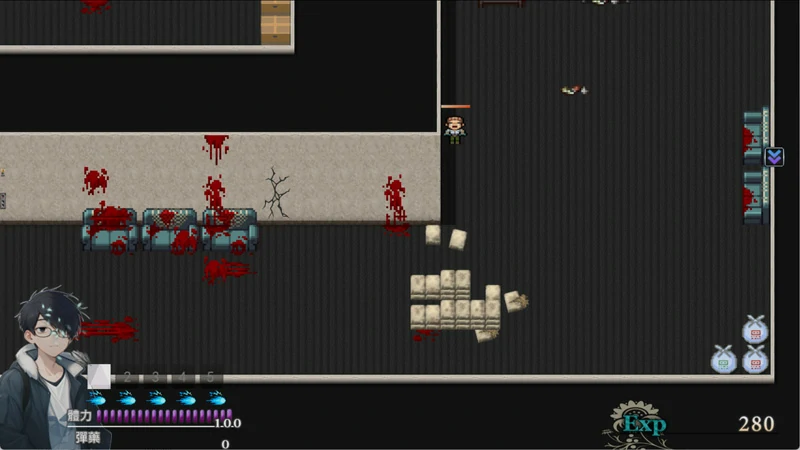Activate hotbar slot 4
This screenshot has width=800, height=450.
coord(183,377)
